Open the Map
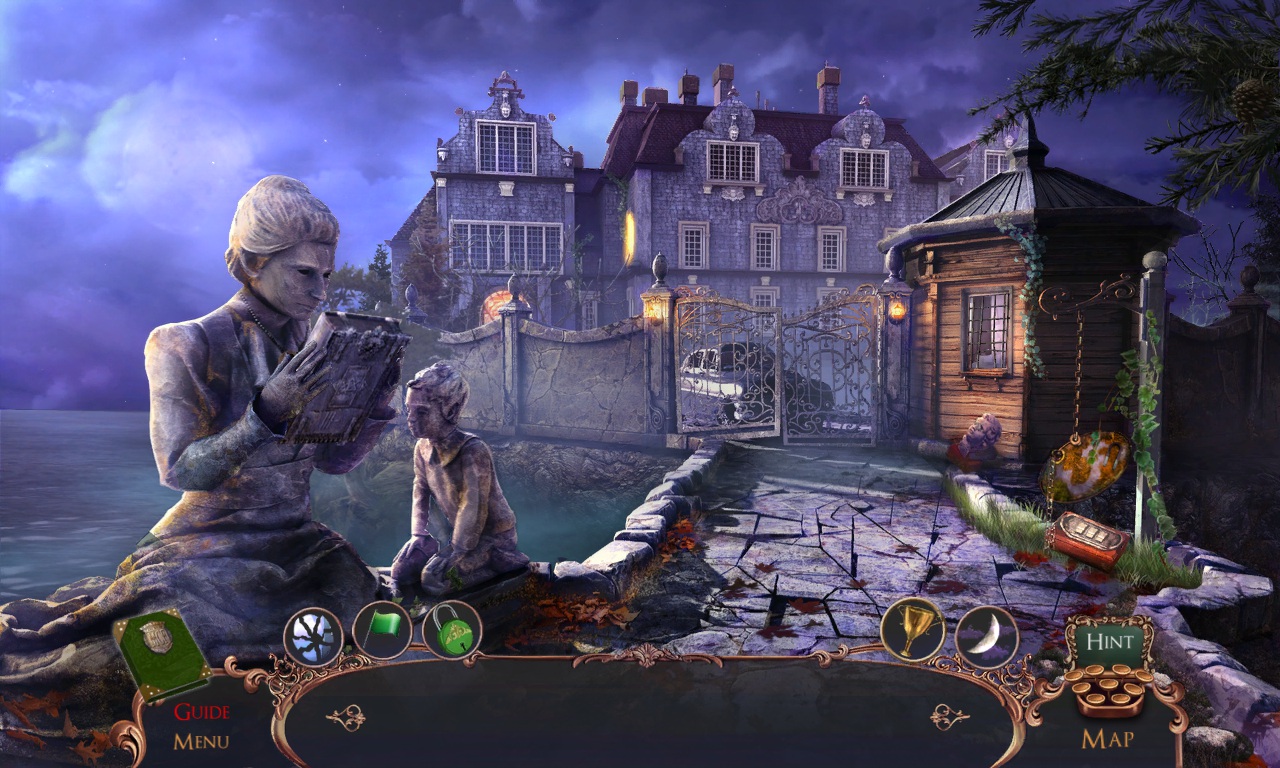1280x768 pixels. tap(1110, 737)
